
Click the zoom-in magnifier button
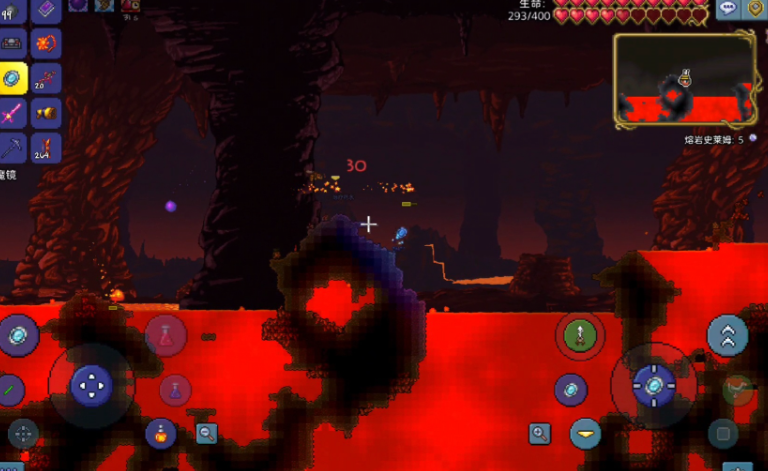click(x=540, y=433)
